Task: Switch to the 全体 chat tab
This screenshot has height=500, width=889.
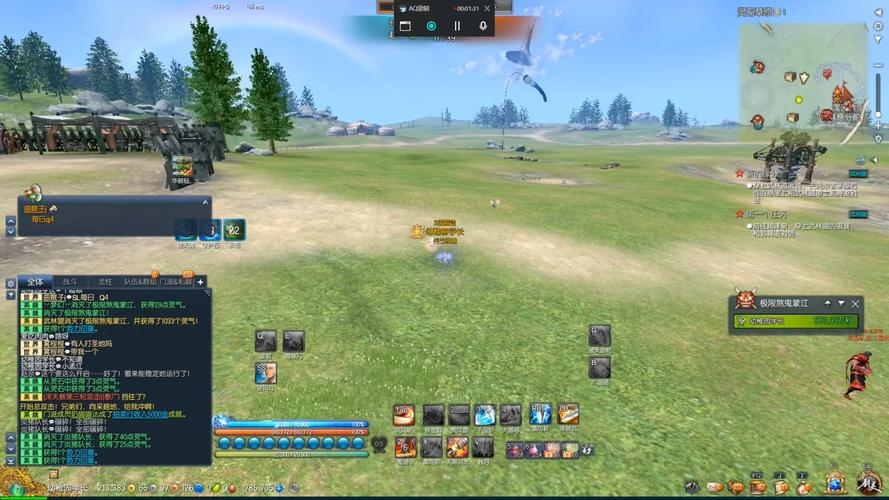Action: click(34, 282)
